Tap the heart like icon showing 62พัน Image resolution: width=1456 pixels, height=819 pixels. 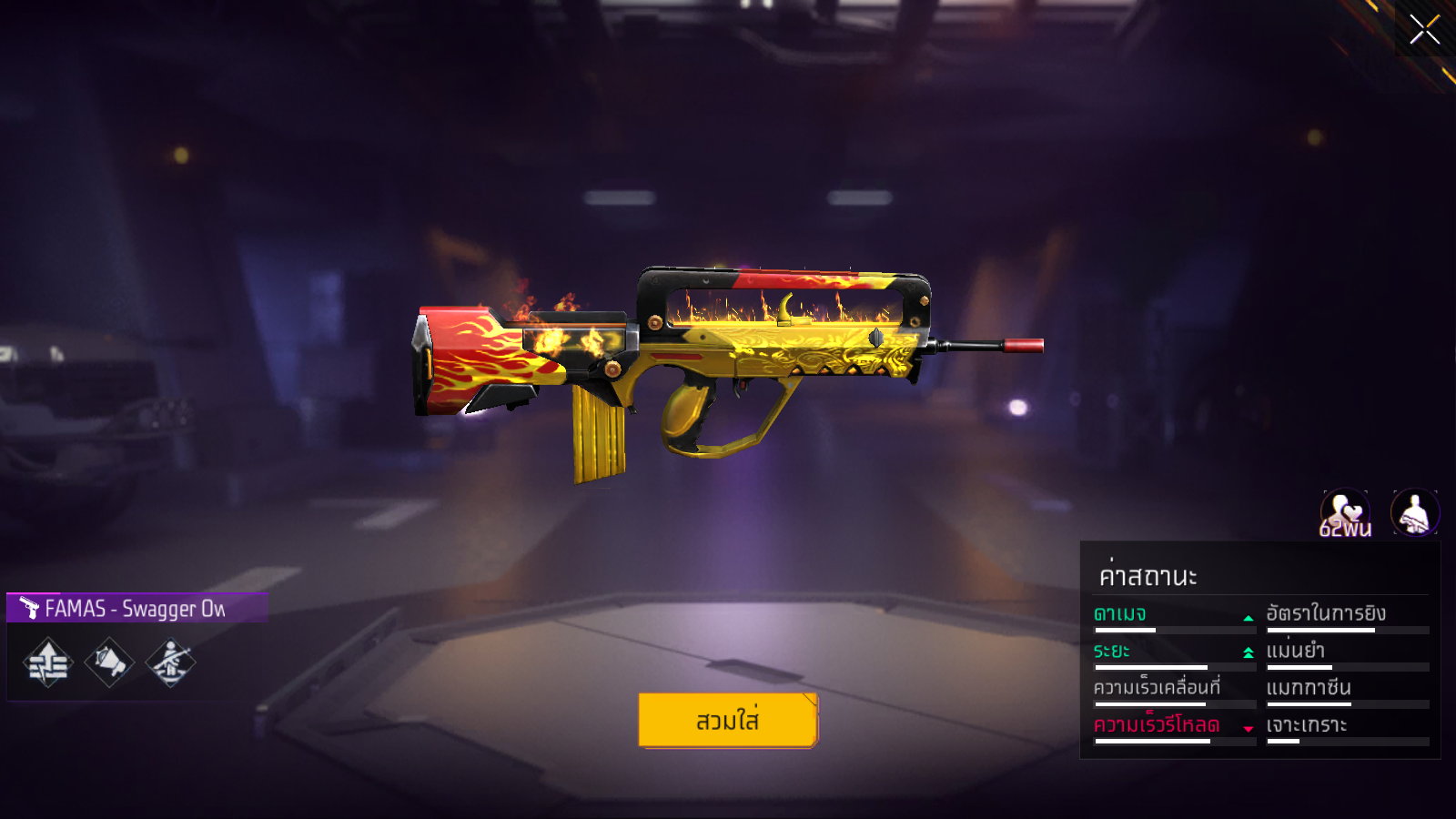click(1345, 513)
